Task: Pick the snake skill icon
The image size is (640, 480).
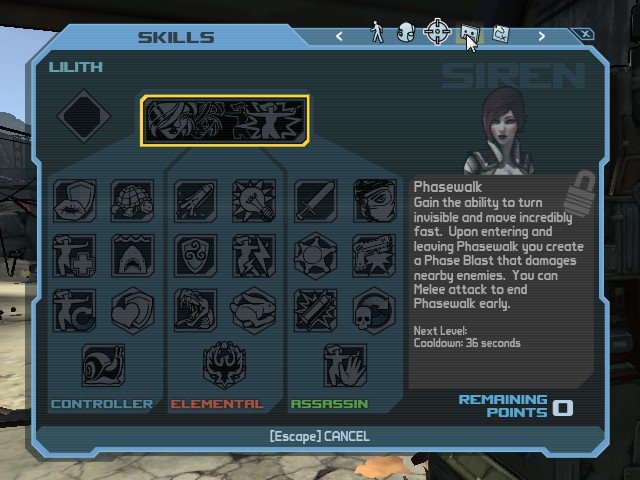Action: (x=196, y=310)
